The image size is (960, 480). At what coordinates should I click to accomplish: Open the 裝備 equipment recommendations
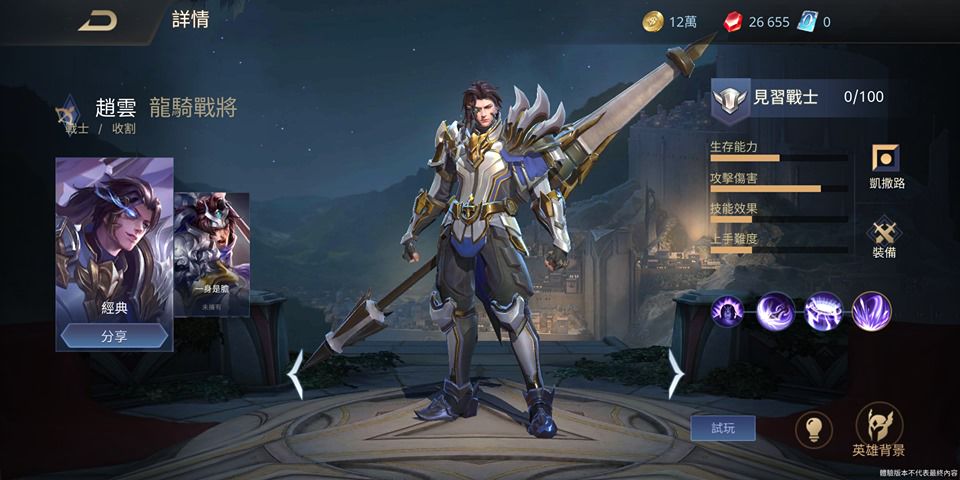coord(884,238)
